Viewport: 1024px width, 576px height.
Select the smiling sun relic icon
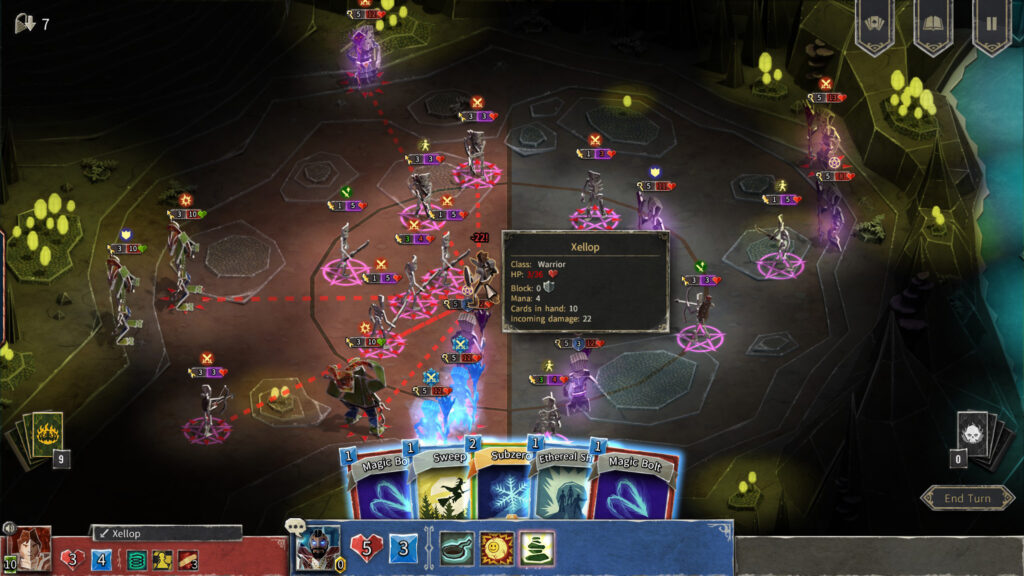[x=497, y=548]
